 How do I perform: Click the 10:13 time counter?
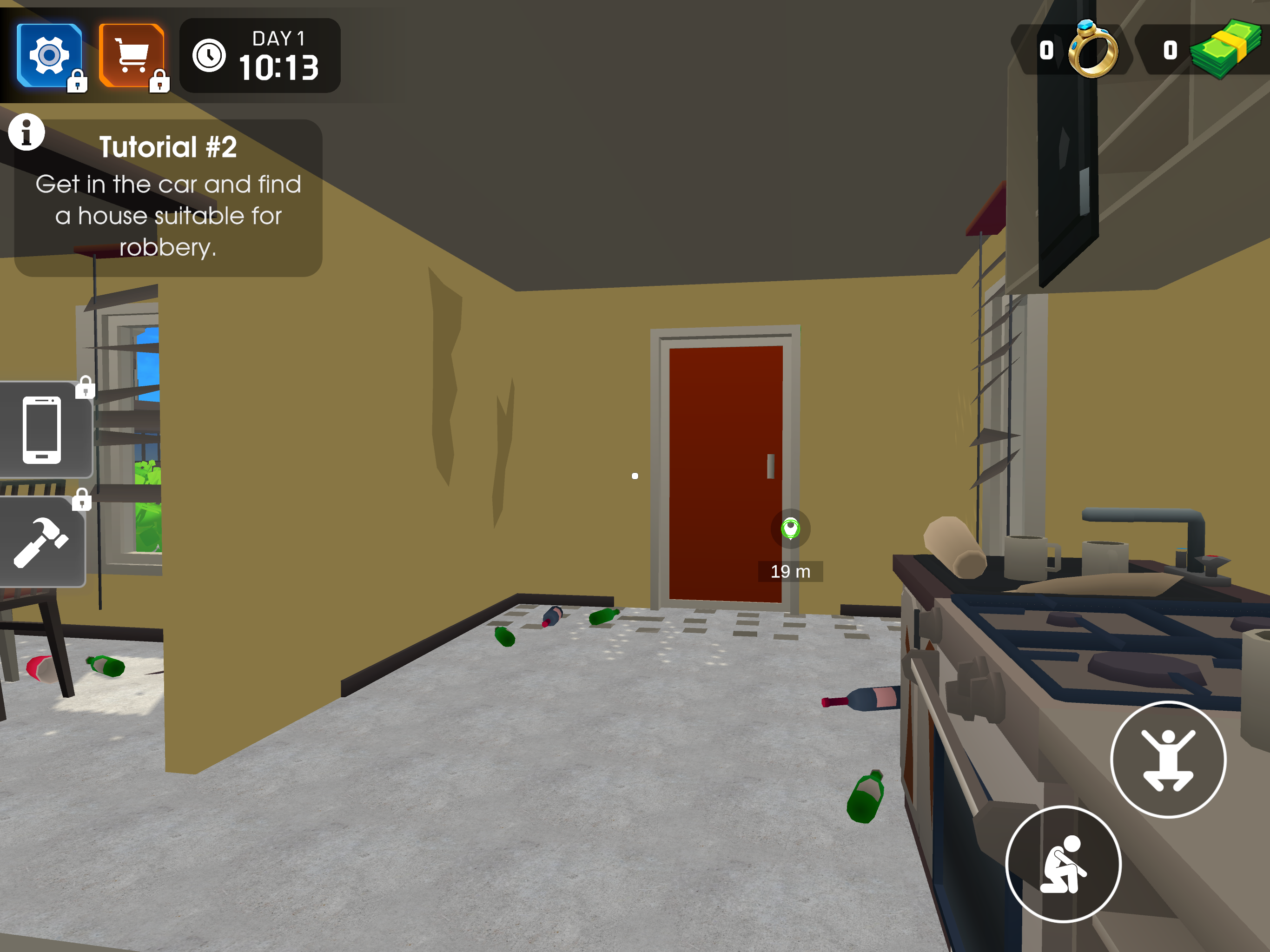[281, 66]
